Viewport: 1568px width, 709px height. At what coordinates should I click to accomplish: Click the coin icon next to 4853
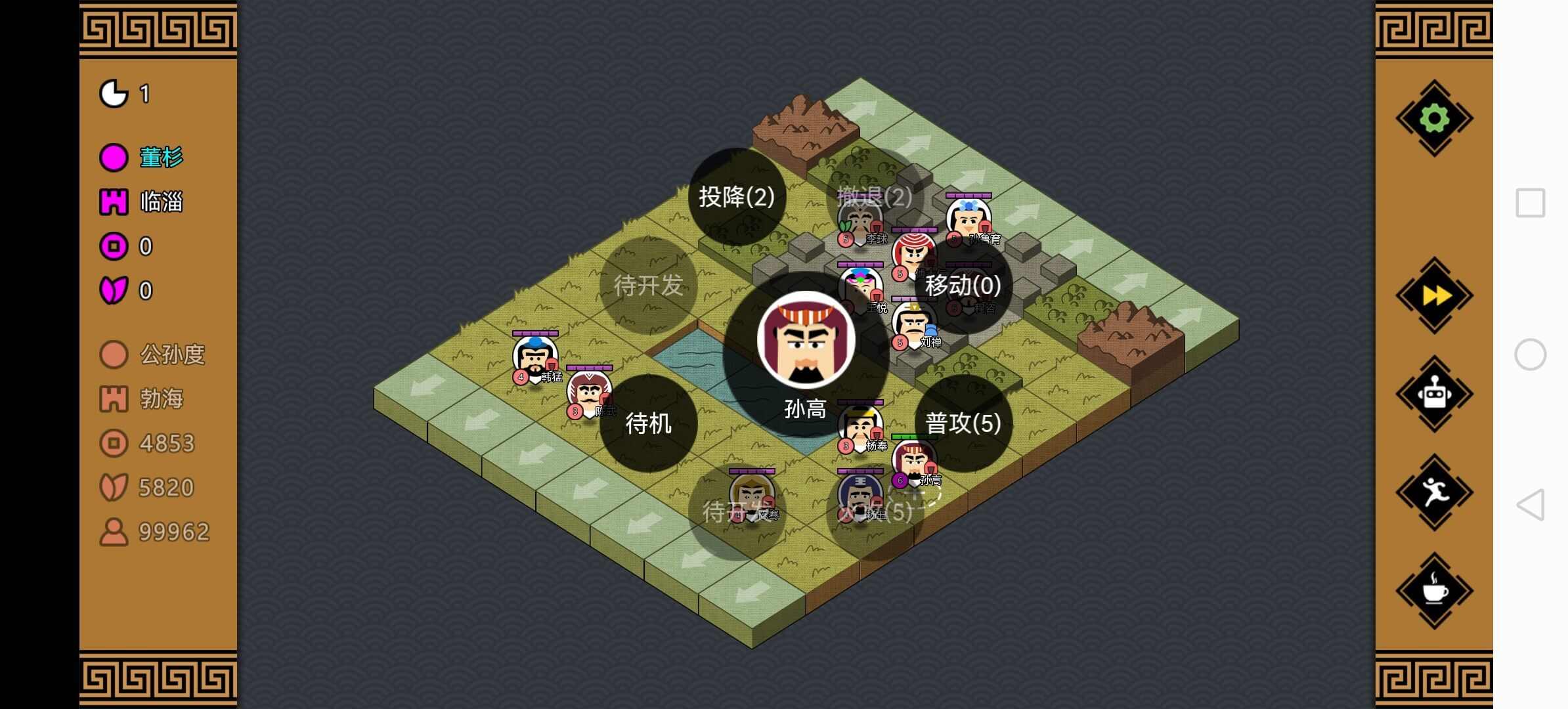point(113,442)
